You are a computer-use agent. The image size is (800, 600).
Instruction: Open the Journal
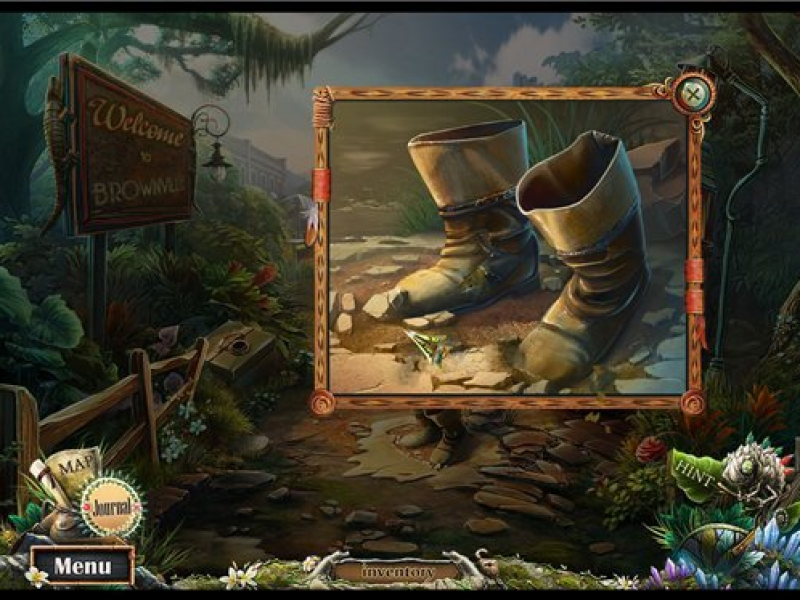[110, 505]
